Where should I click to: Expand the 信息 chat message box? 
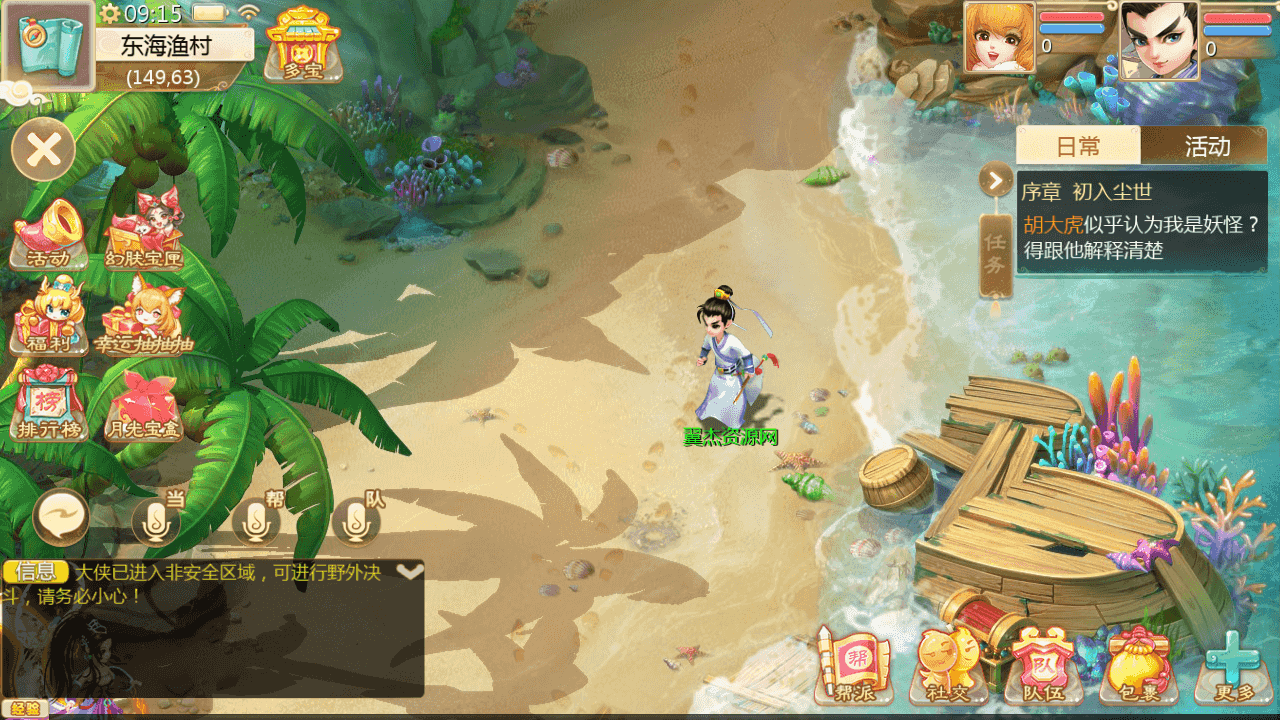410,572
